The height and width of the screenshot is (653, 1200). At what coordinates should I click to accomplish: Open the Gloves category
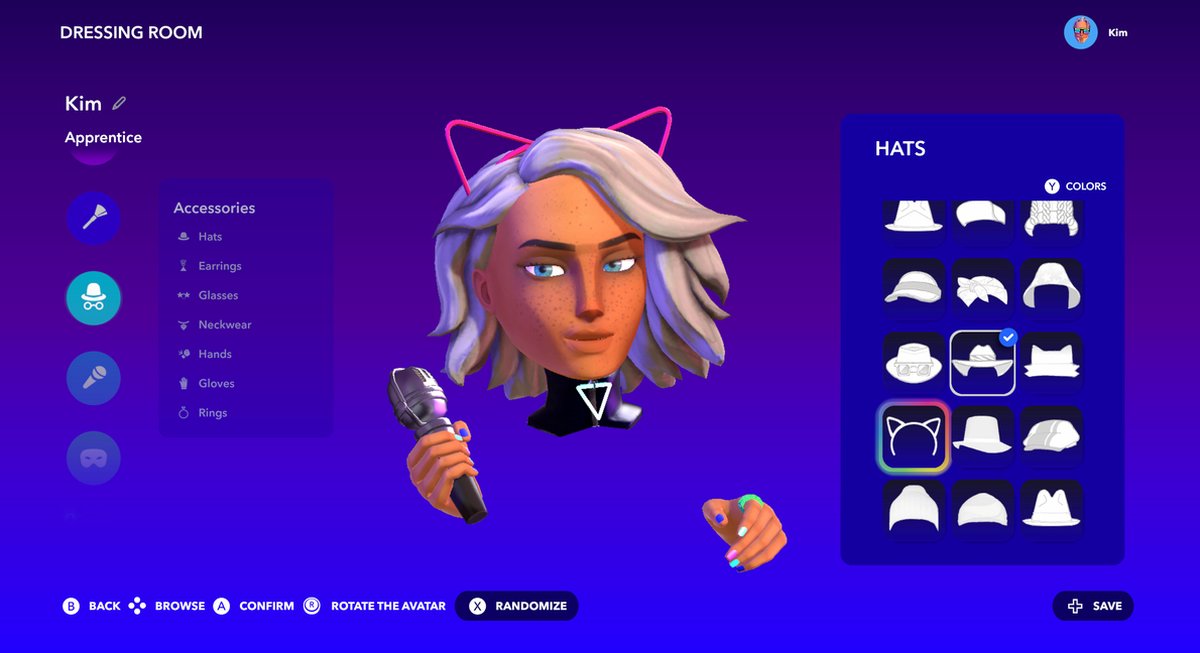pyautogui.click(x=216, y=383)
